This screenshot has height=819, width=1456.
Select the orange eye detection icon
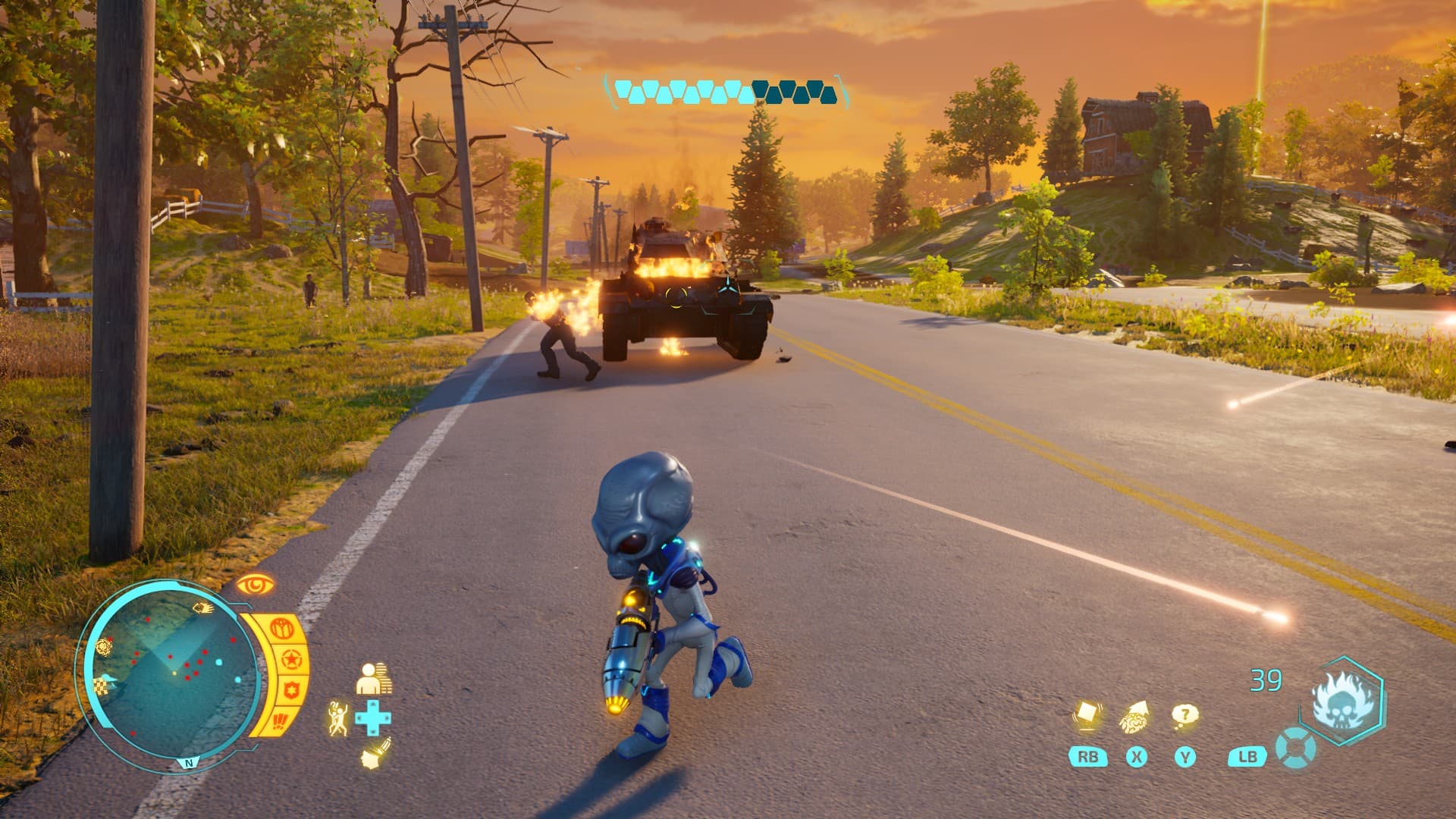[x=254, y=585]
